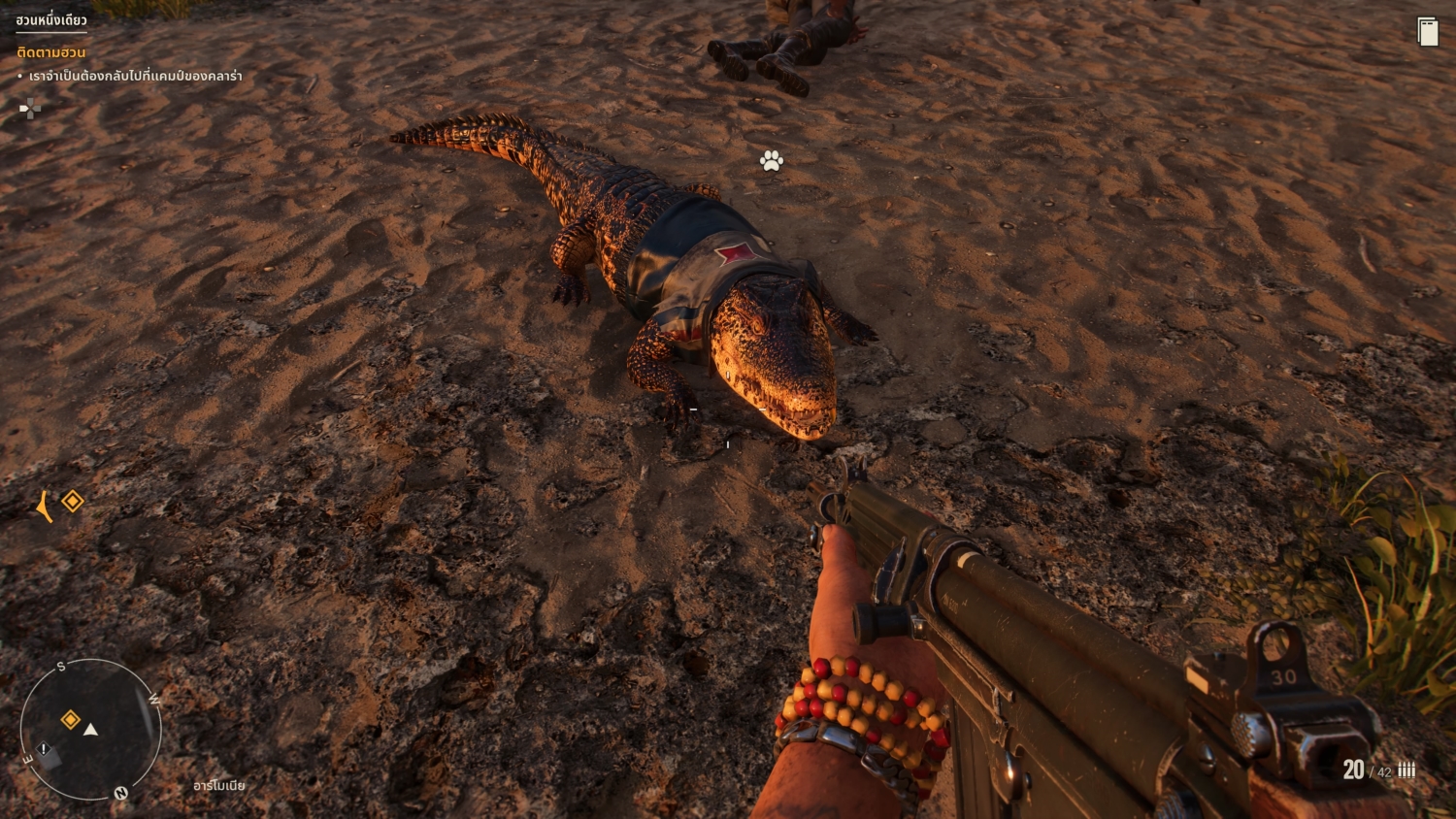The width and height of the screenshot is (1456, 819).
Task: Click the d-pad icon below the objective
Action: click(x=30, y=109)
